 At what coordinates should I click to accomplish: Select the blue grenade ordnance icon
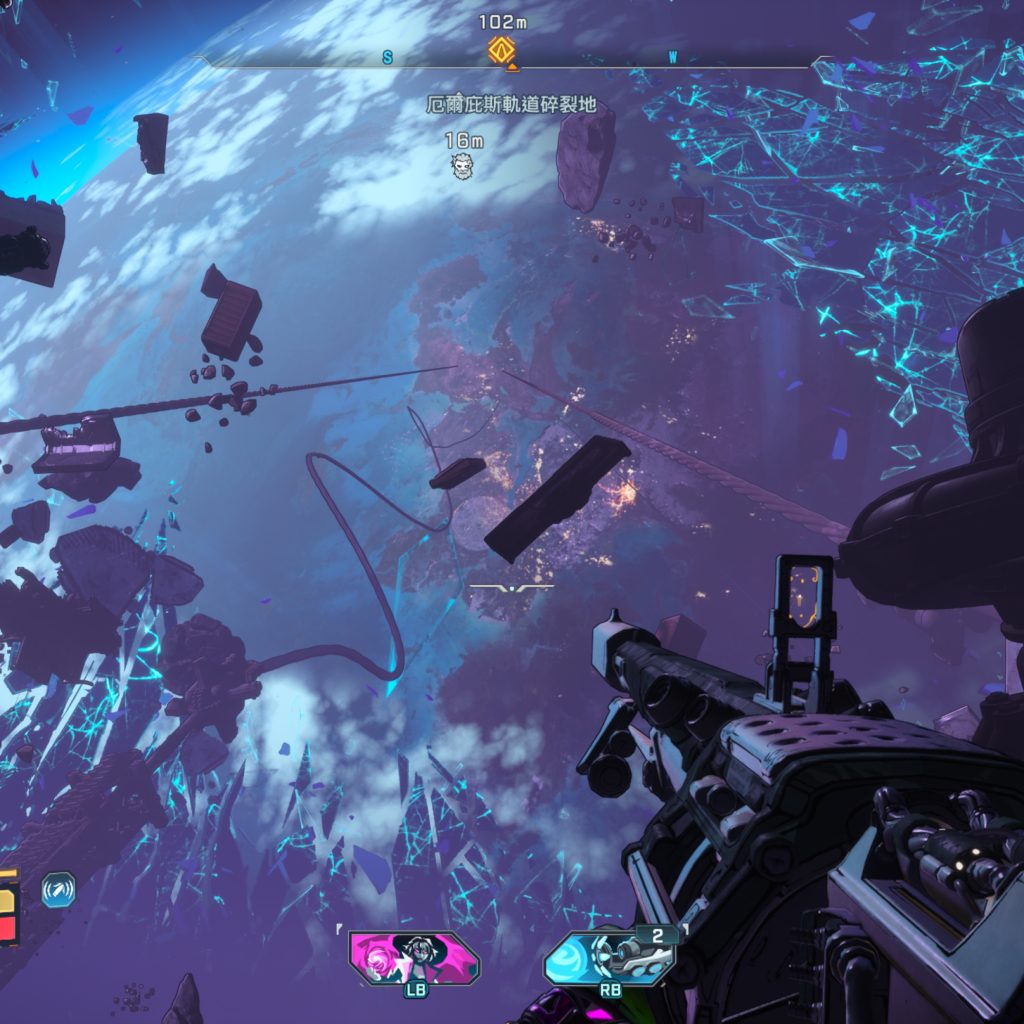pos(609,958)
